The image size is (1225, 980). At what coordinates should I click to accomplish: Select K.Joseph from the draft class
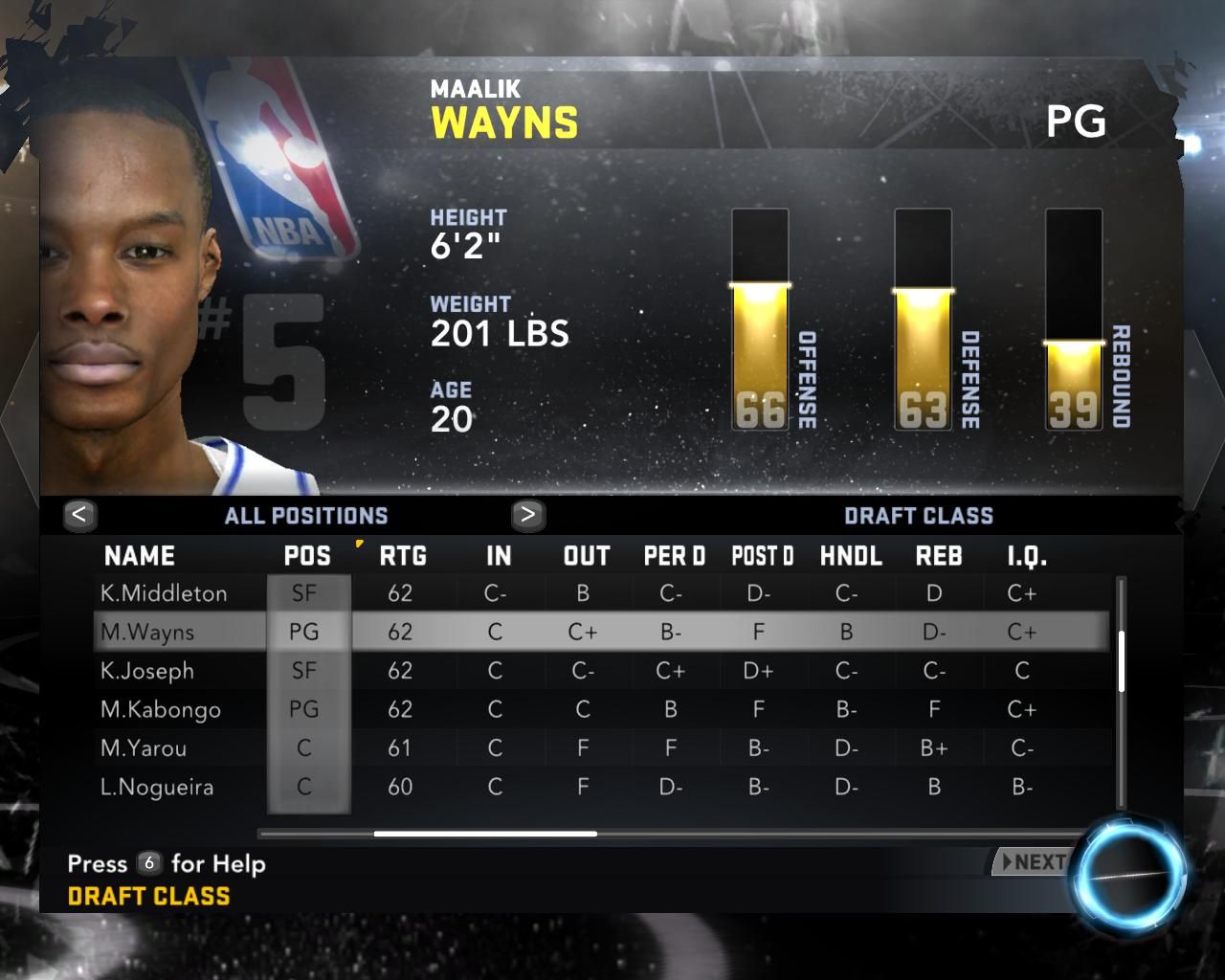tap(147, 671)
